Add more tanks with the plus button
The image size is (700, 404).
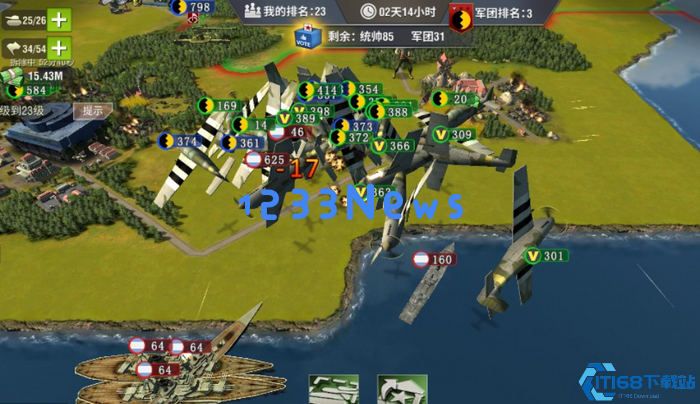(x=59, y=19)
